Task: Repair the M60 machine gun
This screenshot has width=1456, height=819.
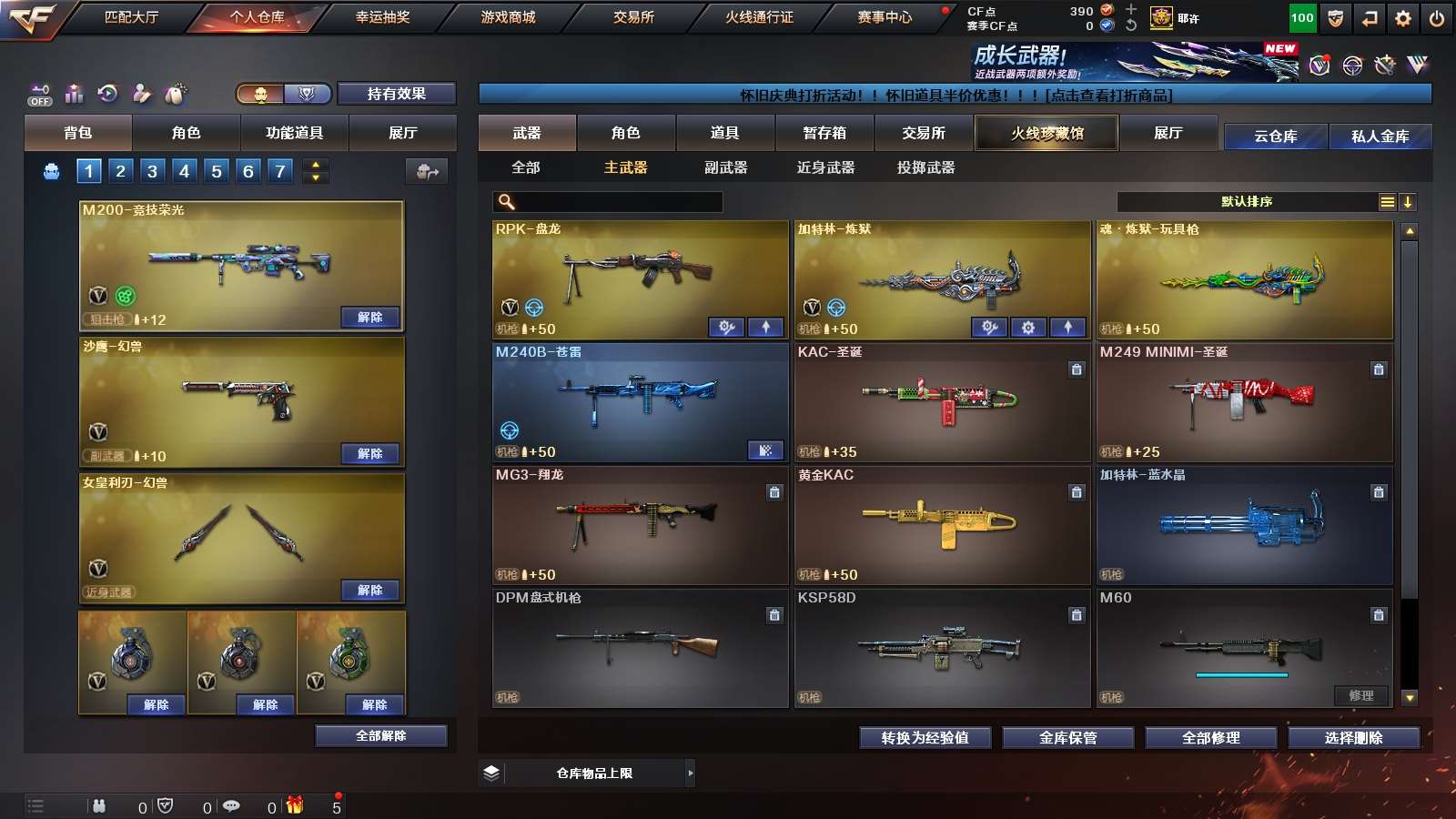Action: 1361,696
